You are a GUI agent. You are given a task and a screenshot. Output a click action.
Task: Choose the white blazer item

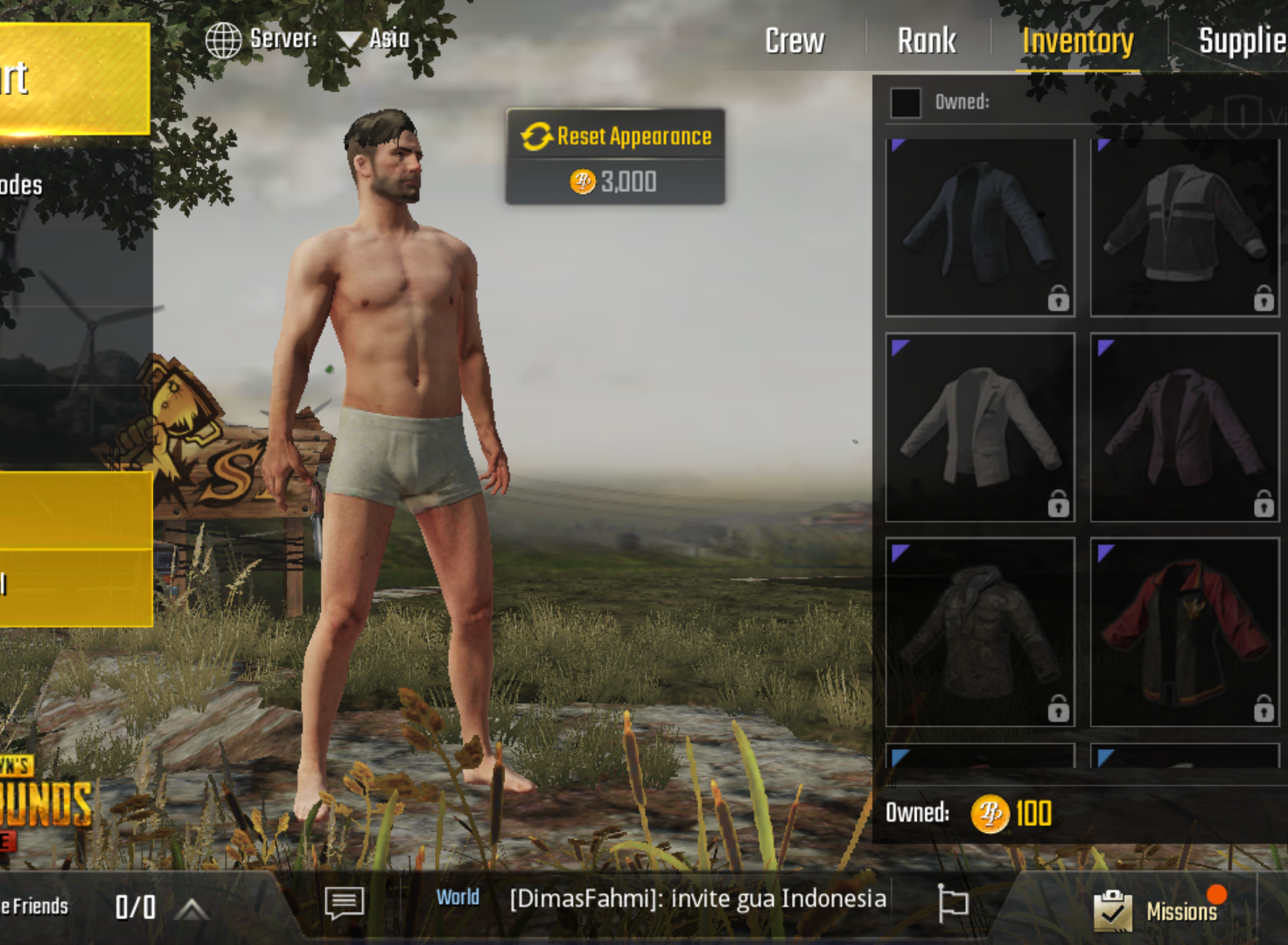pos(980,427)
